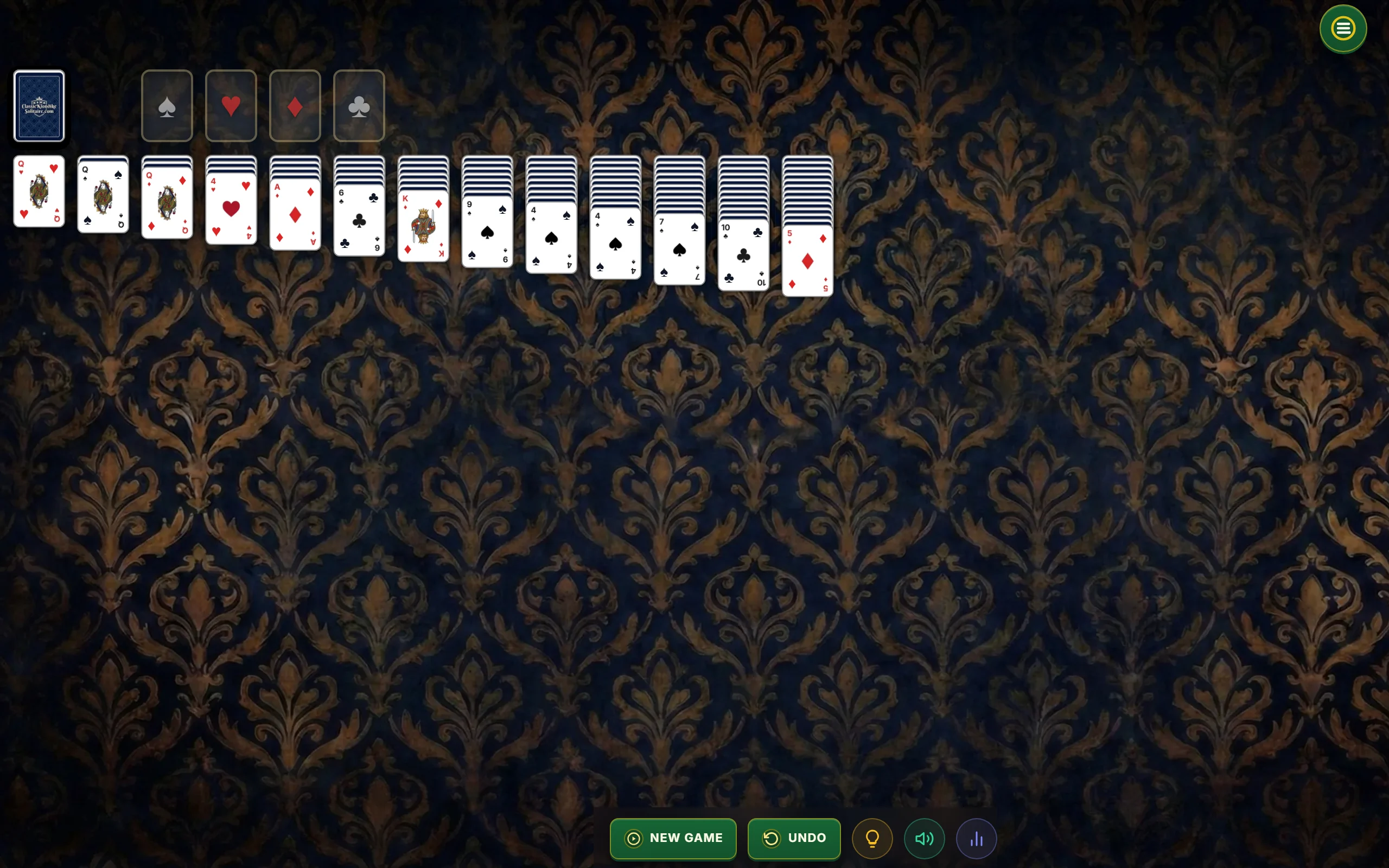This screenshot has height=868, width=1389.
Task: Select the empty diamonds foundation slot
Action: [x=295, y=106]
